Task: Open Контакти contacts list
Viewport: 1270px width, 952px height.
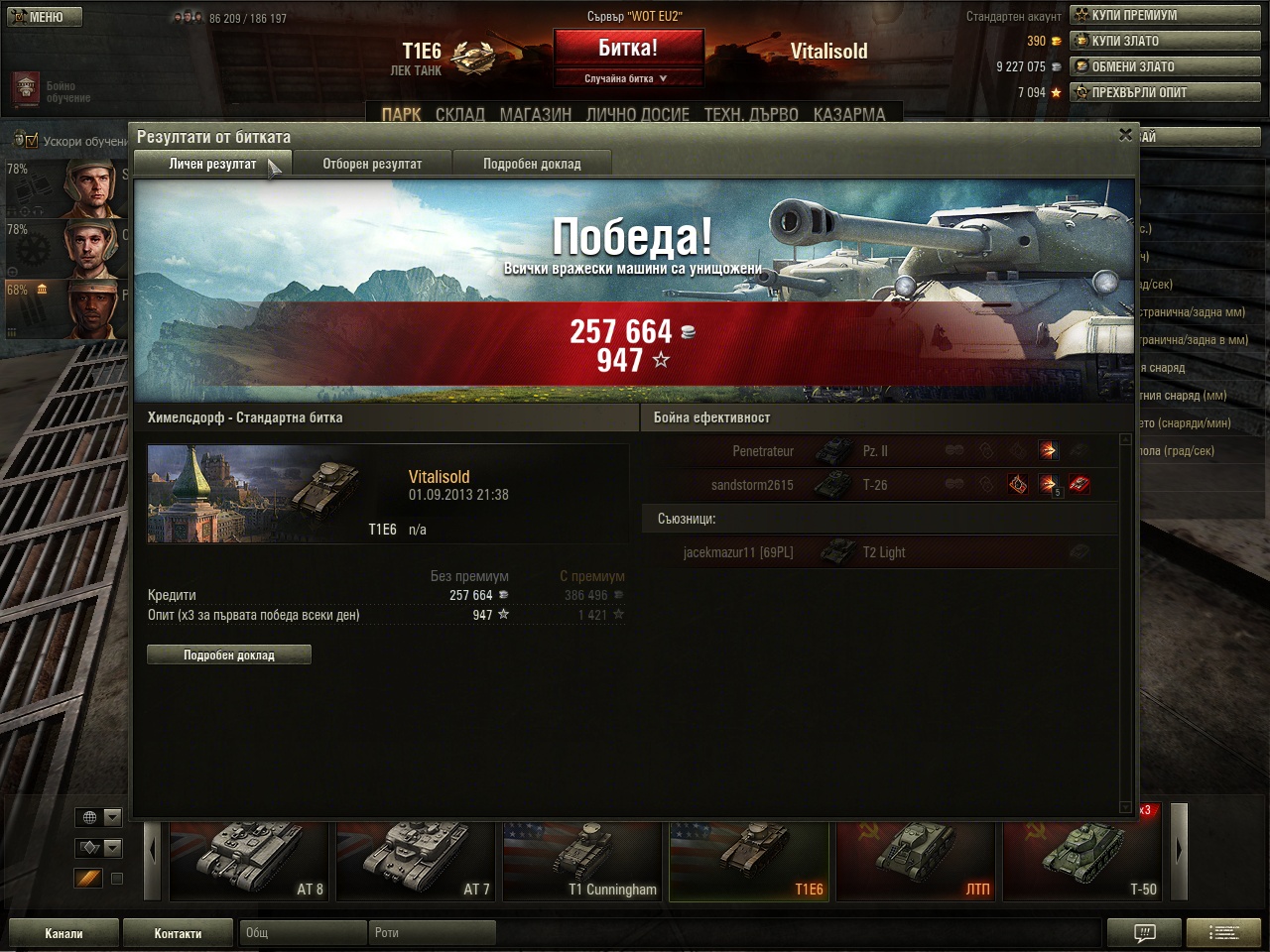Action: tap(178, 933)
